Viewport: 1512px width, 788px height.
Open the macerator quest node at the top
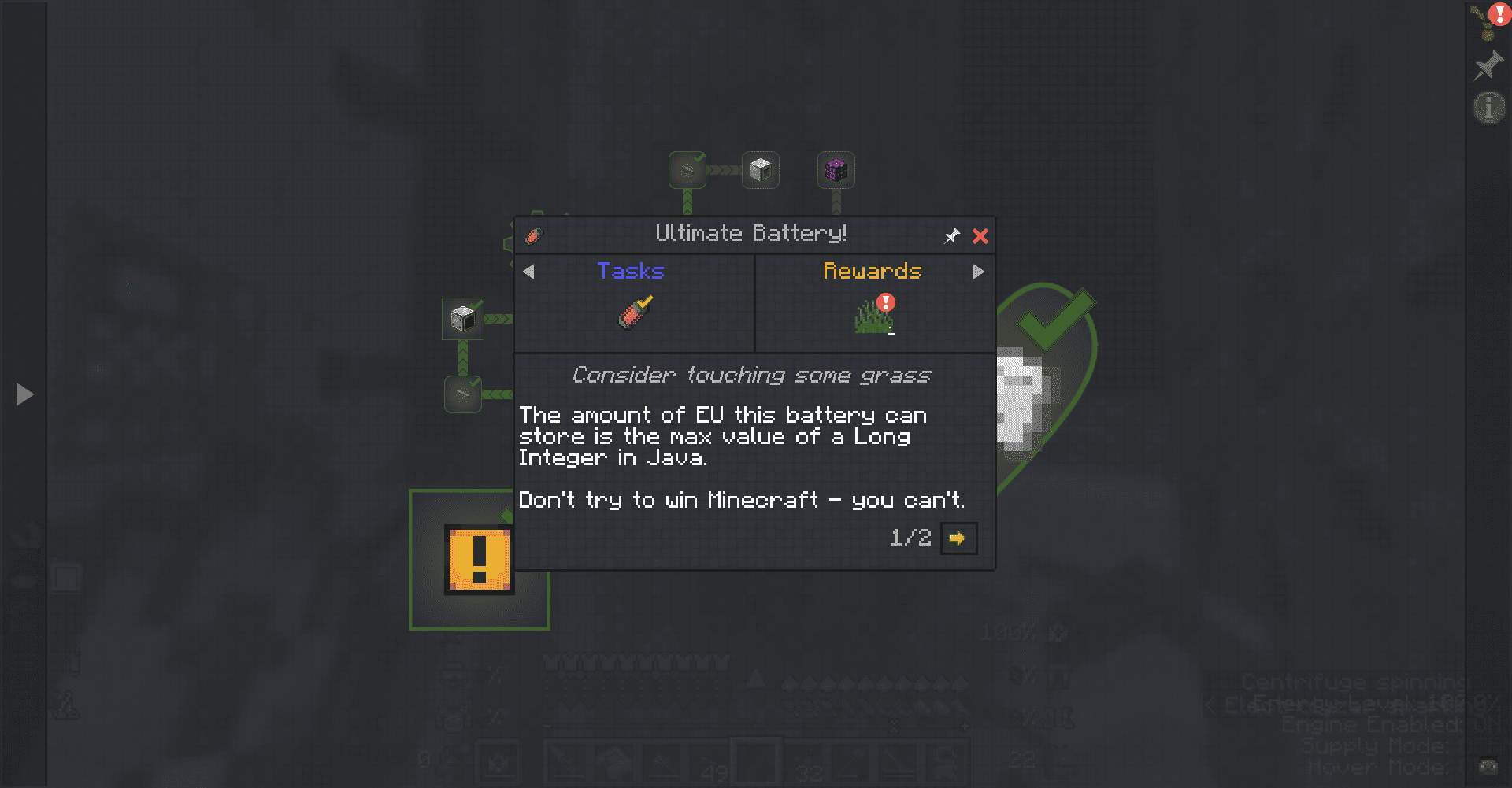686,169
